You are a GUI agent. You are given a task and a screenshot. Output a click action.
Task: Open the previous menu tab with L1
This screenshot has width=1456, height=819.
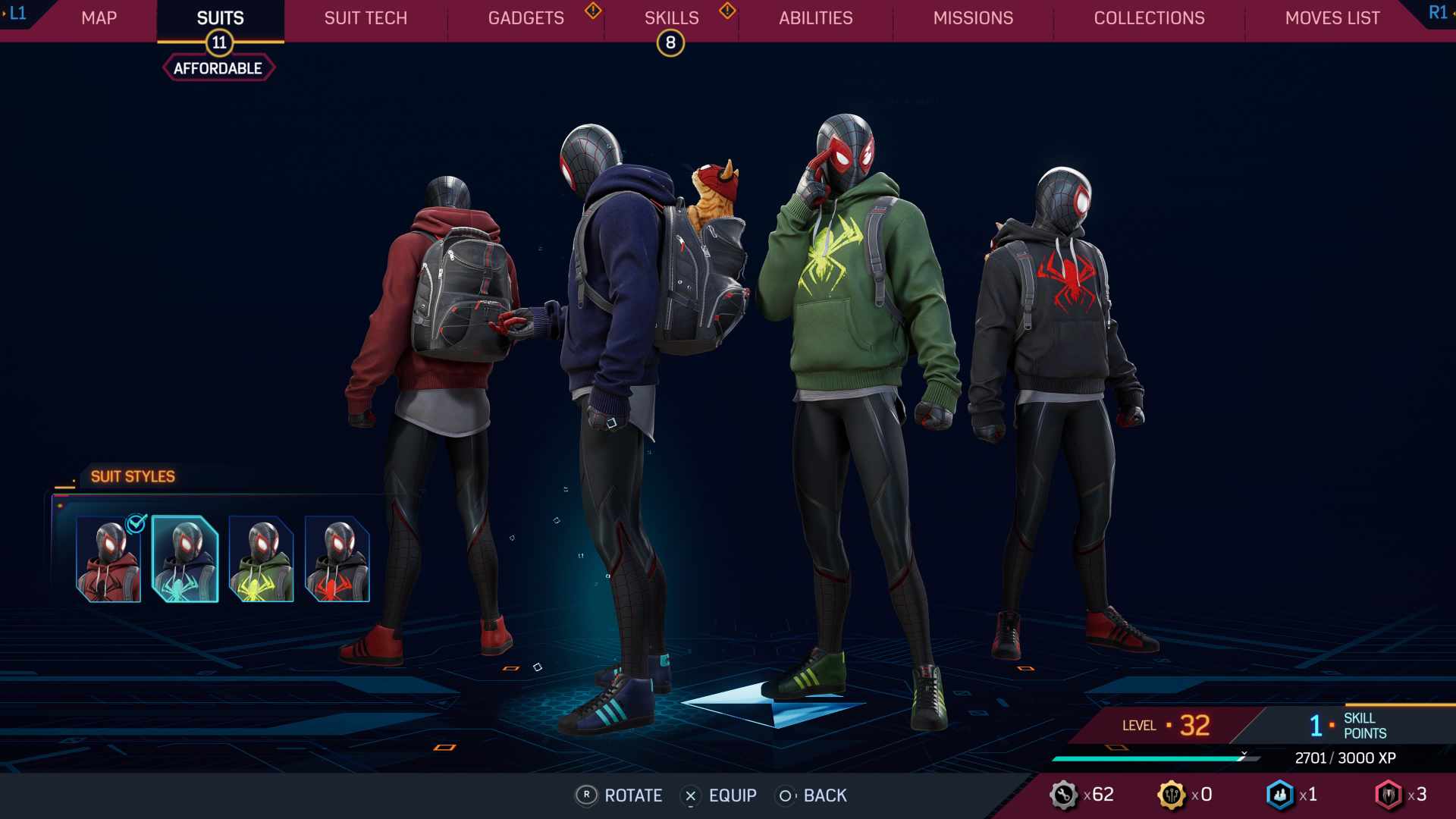click(x=17, y=12)
